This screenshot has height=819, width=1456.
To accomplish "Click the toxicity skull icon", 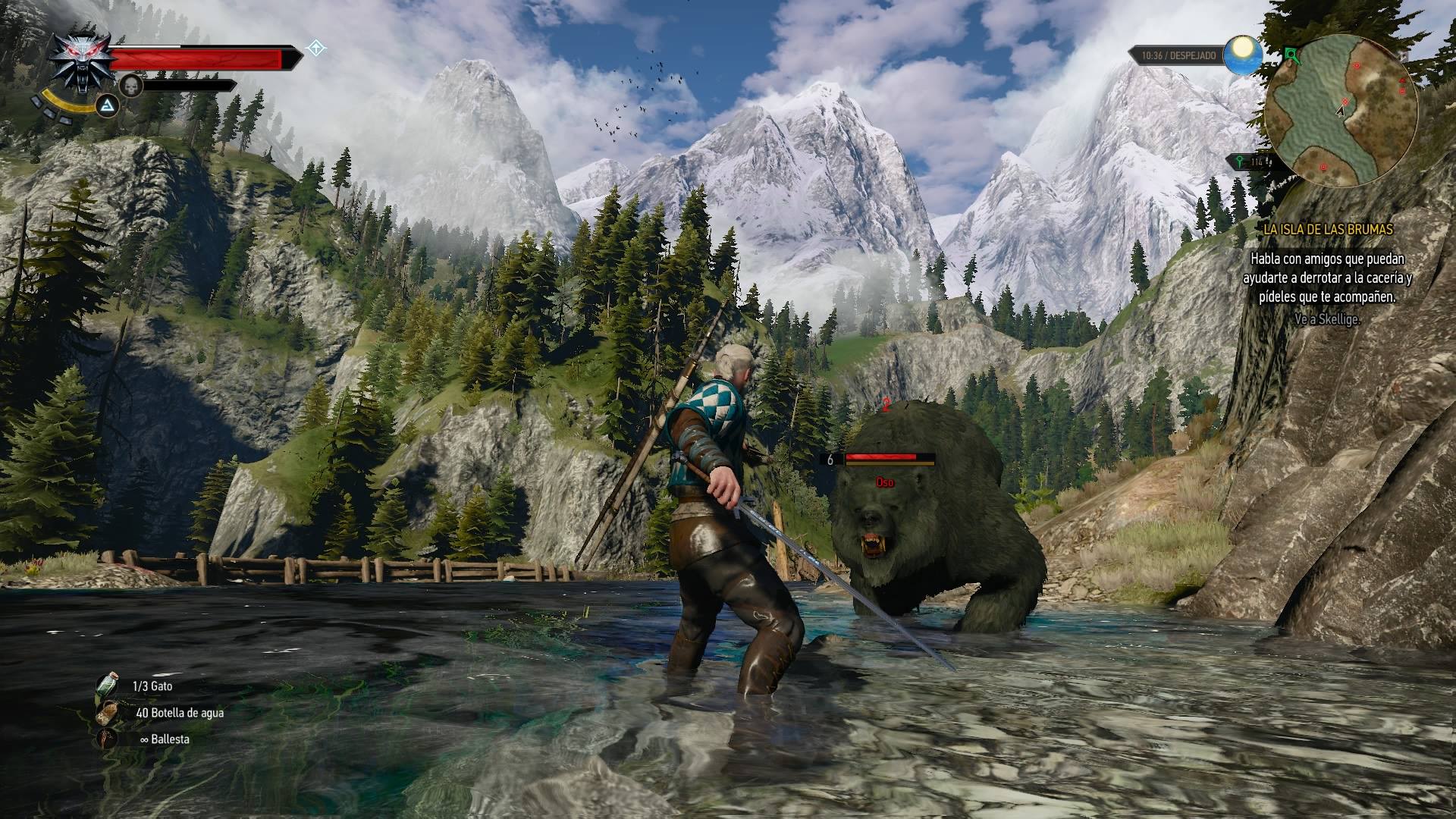I will pos(132,86).
